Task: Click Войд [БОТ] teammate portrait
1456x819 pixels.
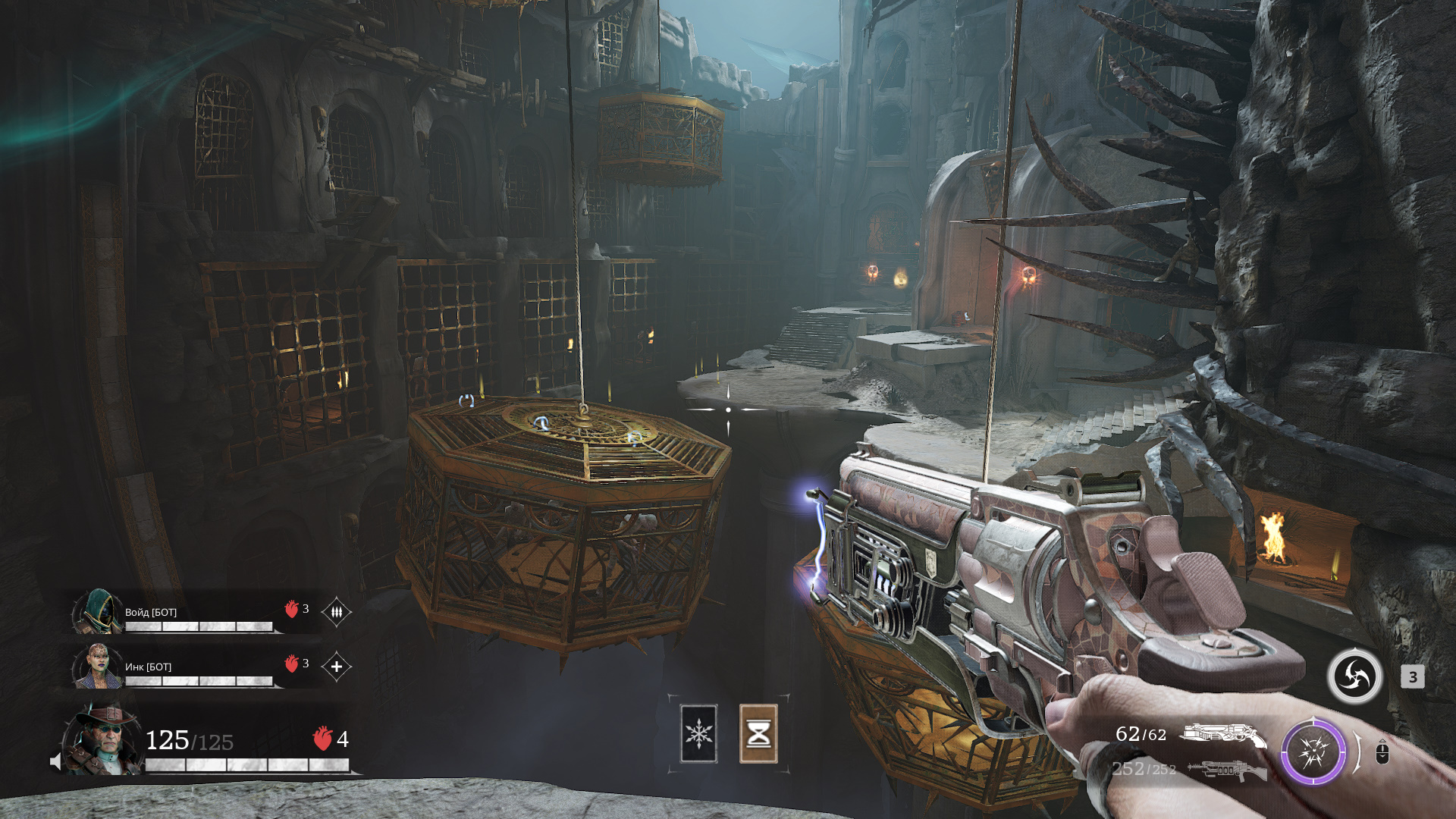Action: point(97,611)
